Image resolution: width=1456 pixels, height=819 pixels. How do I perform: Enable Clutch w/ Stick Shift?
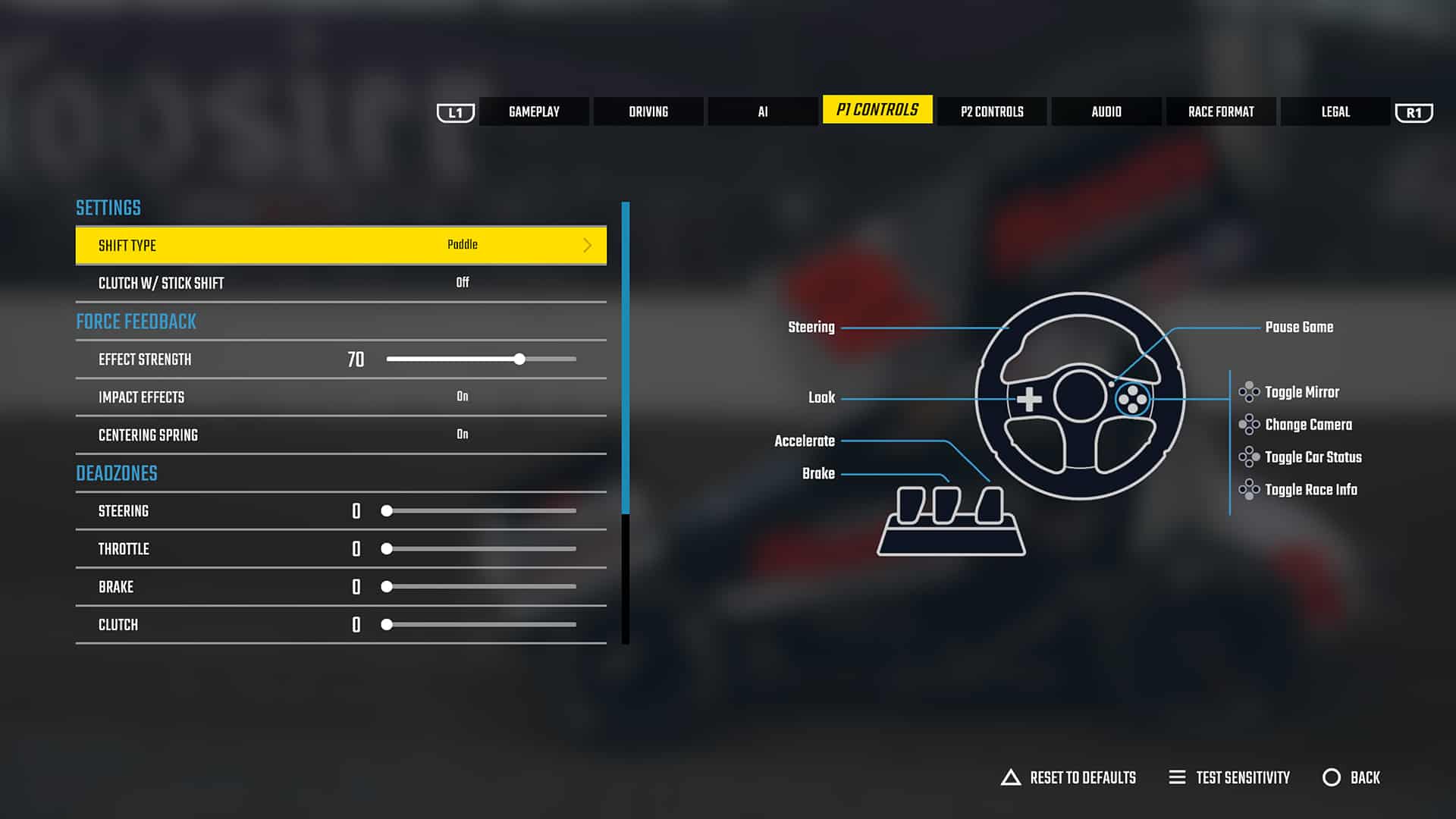tap(463, 282)
